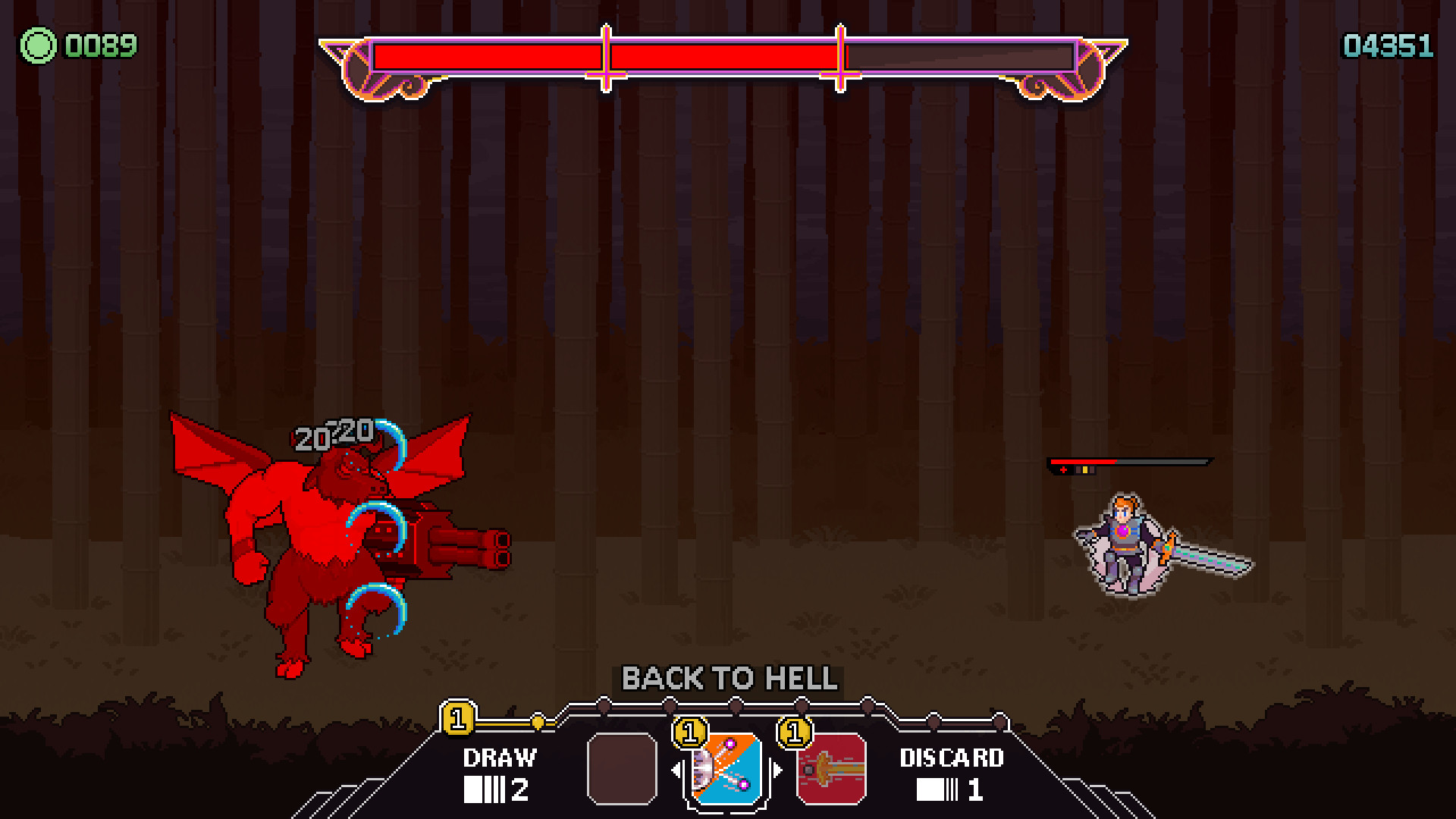Click the red plus icon under the player's health bar
The image size is (1456, 819).
point(1063,469)
